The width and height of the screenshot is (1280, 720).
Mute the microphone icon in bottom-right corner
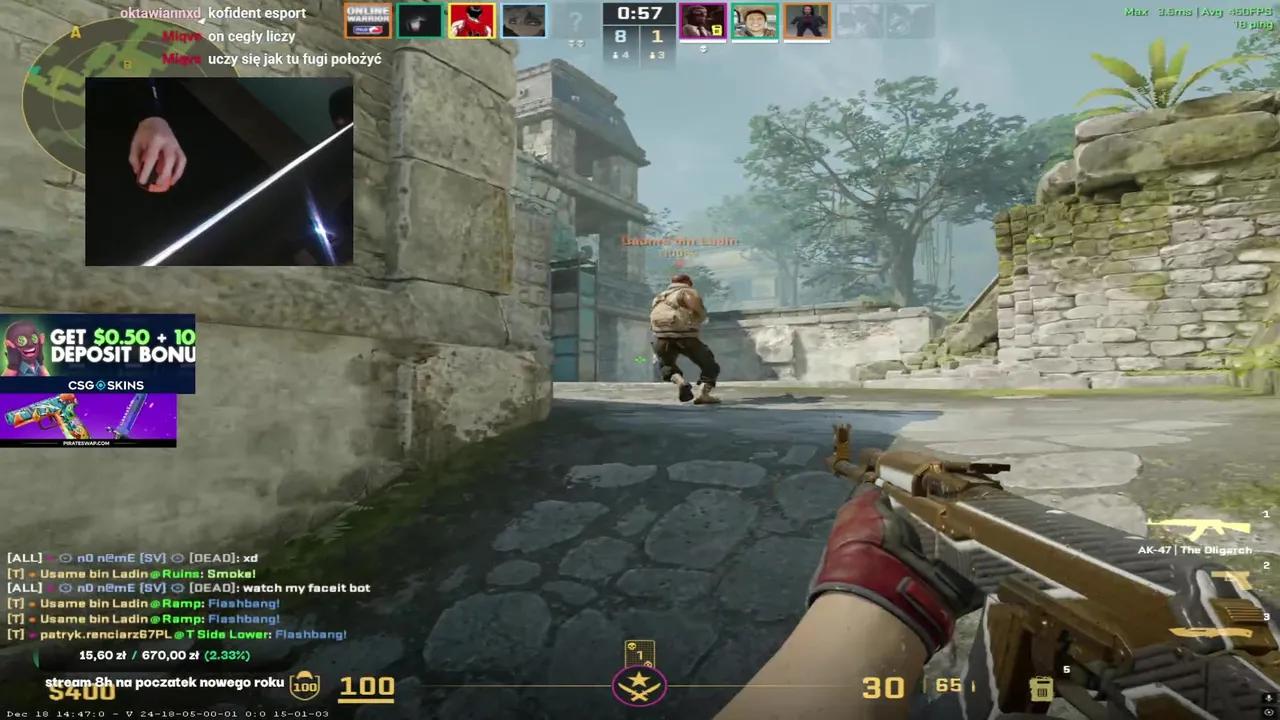(x=1267, y=698)
